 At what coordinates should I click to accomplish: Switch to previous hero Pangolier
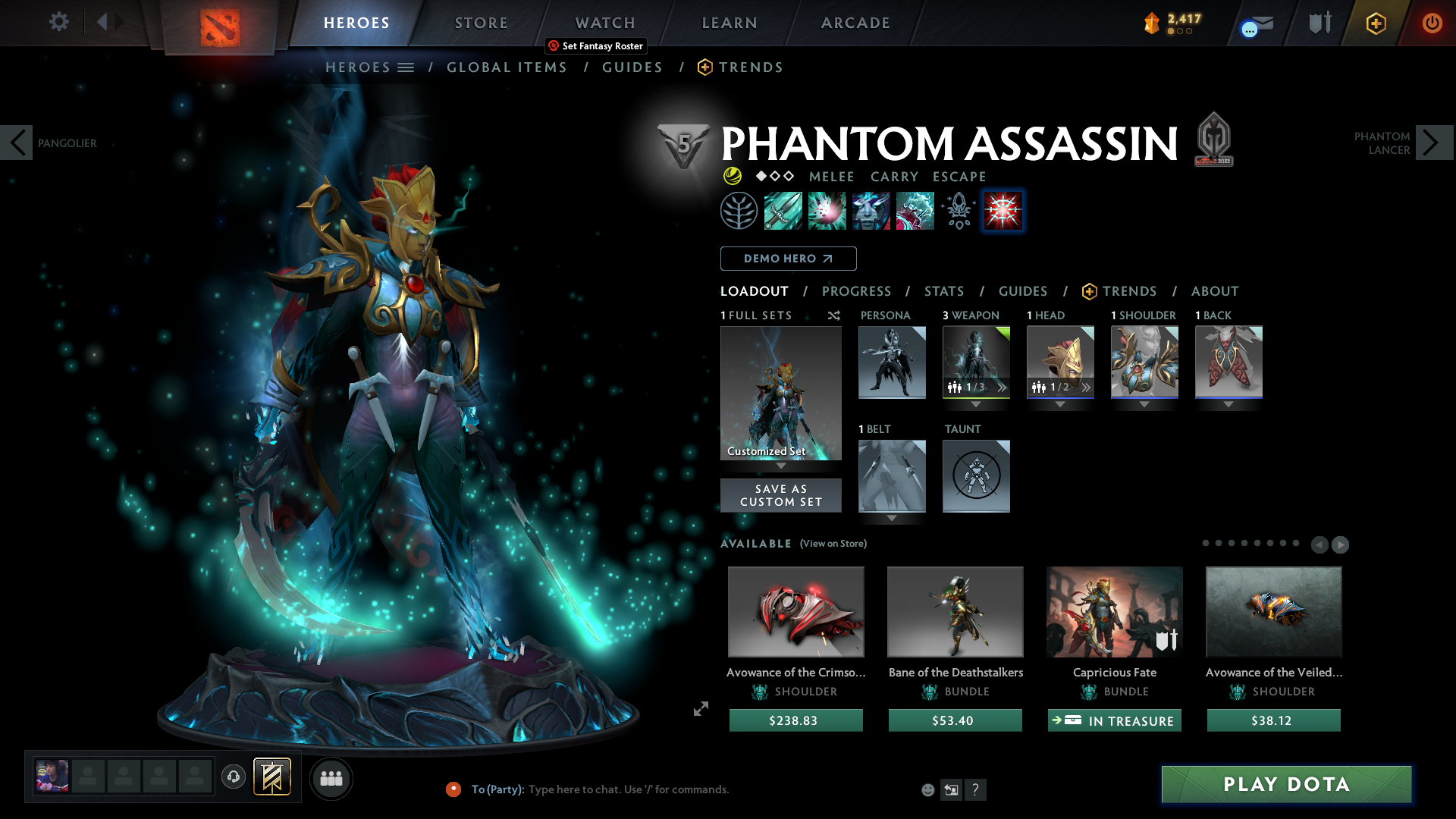click(17, 143)
